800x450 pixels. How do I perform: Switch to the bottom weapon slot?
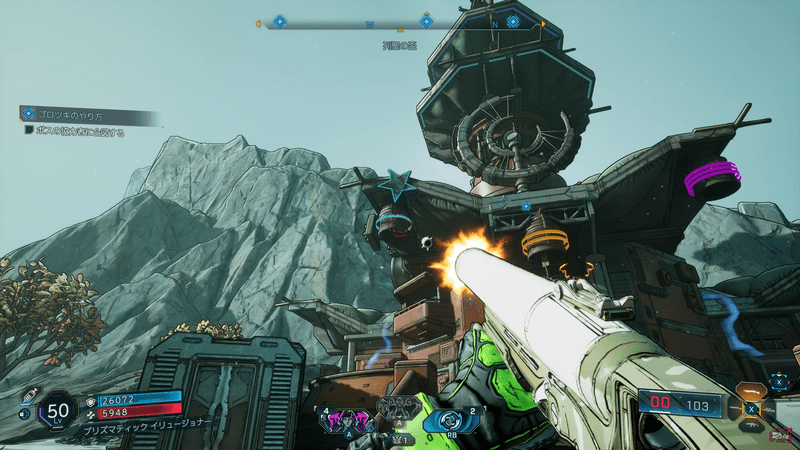(x=751, y=426)
